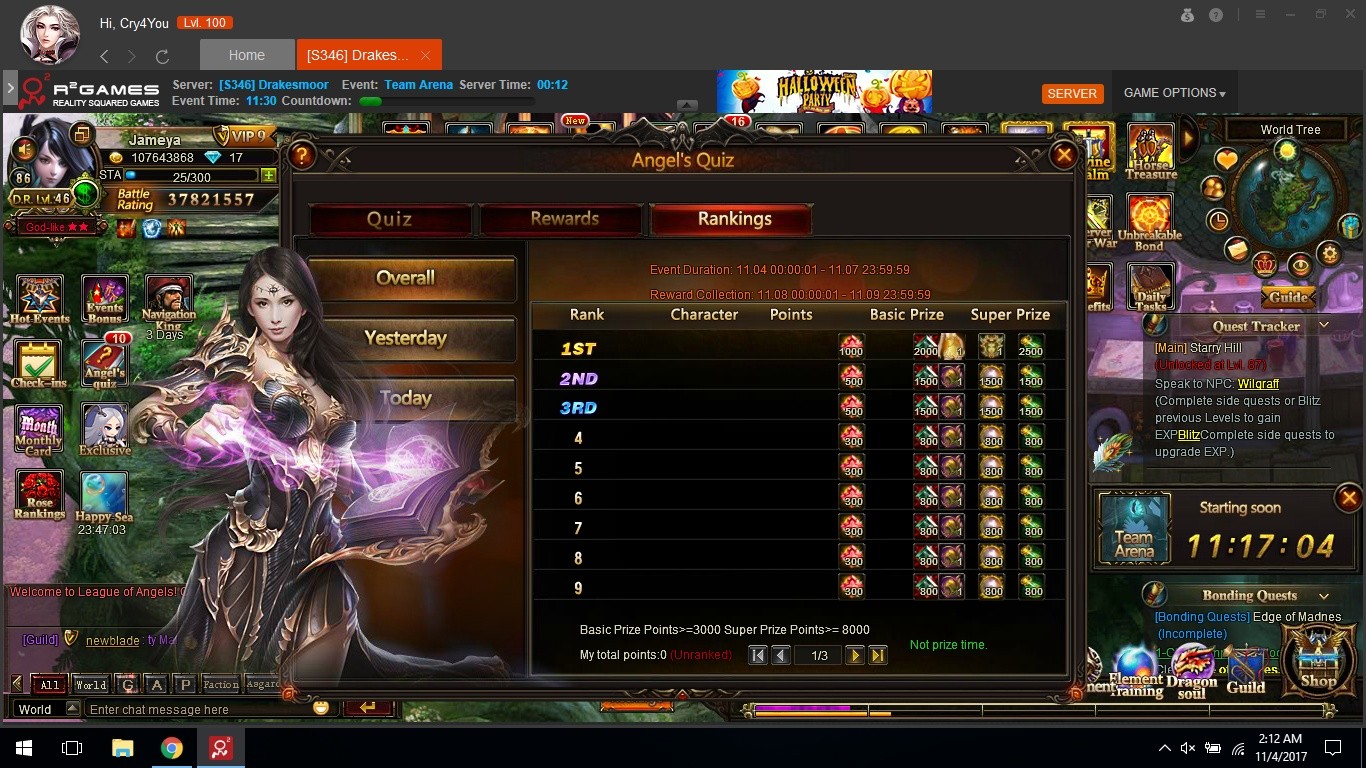
Task: Switch to the Quiz tab
Action: pos(389,219)
